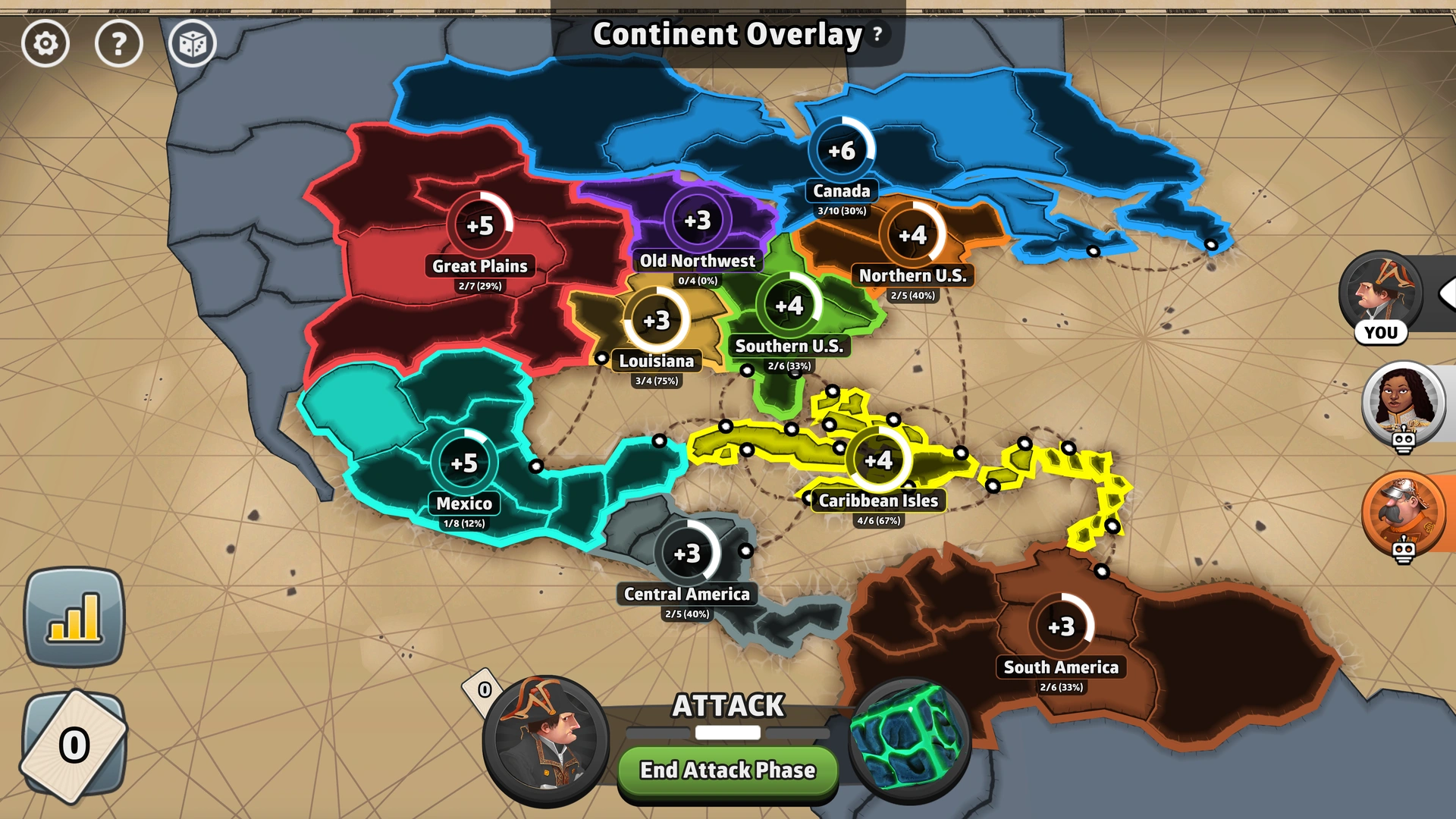1456x819 pixels.
Task: Open the game settings gear
Action: tap(45, 44)
